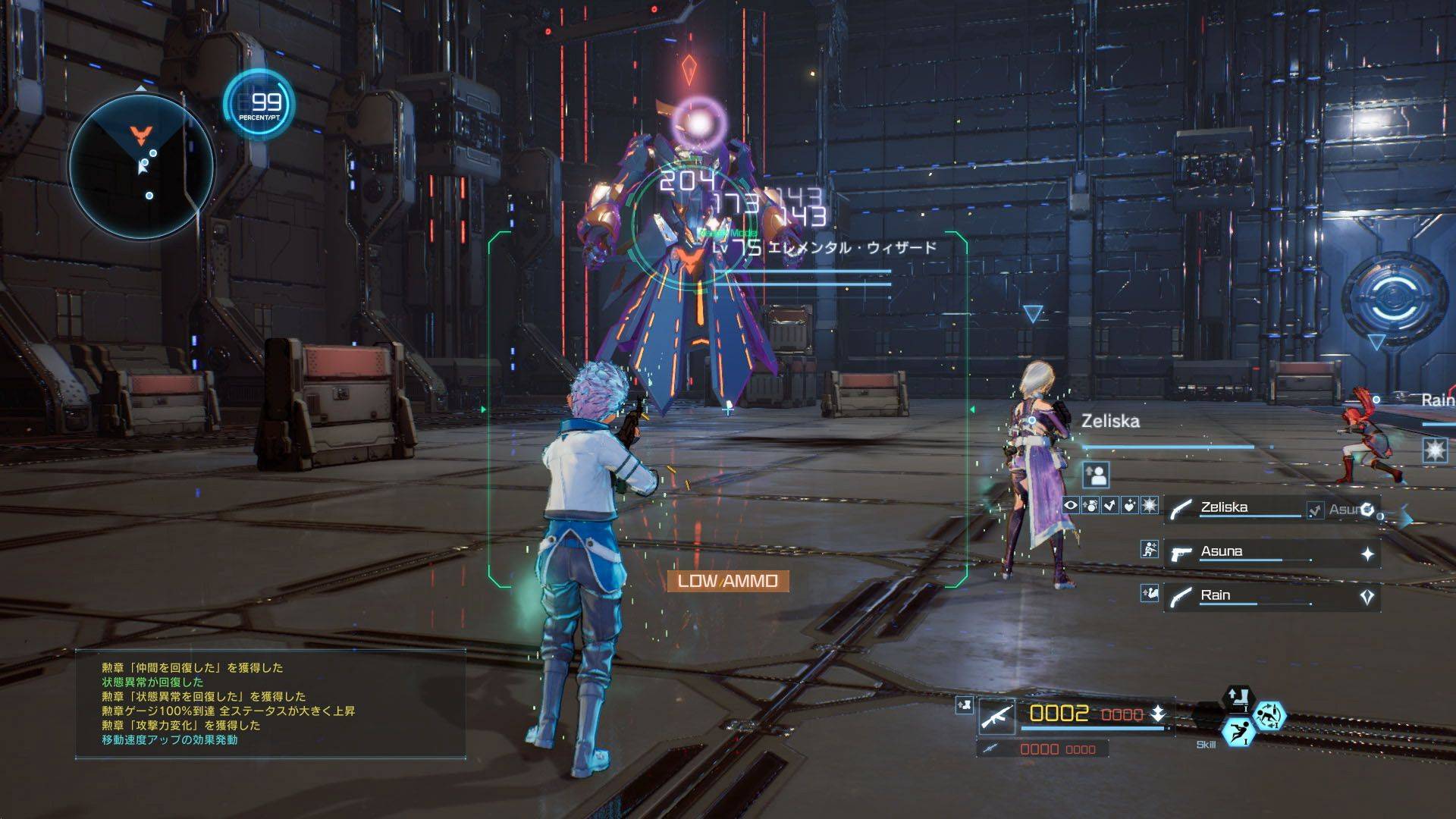Click the diamond emblem on Rain's row
This screenshot has height=819, width=1456.
(x=1367, y=598)
